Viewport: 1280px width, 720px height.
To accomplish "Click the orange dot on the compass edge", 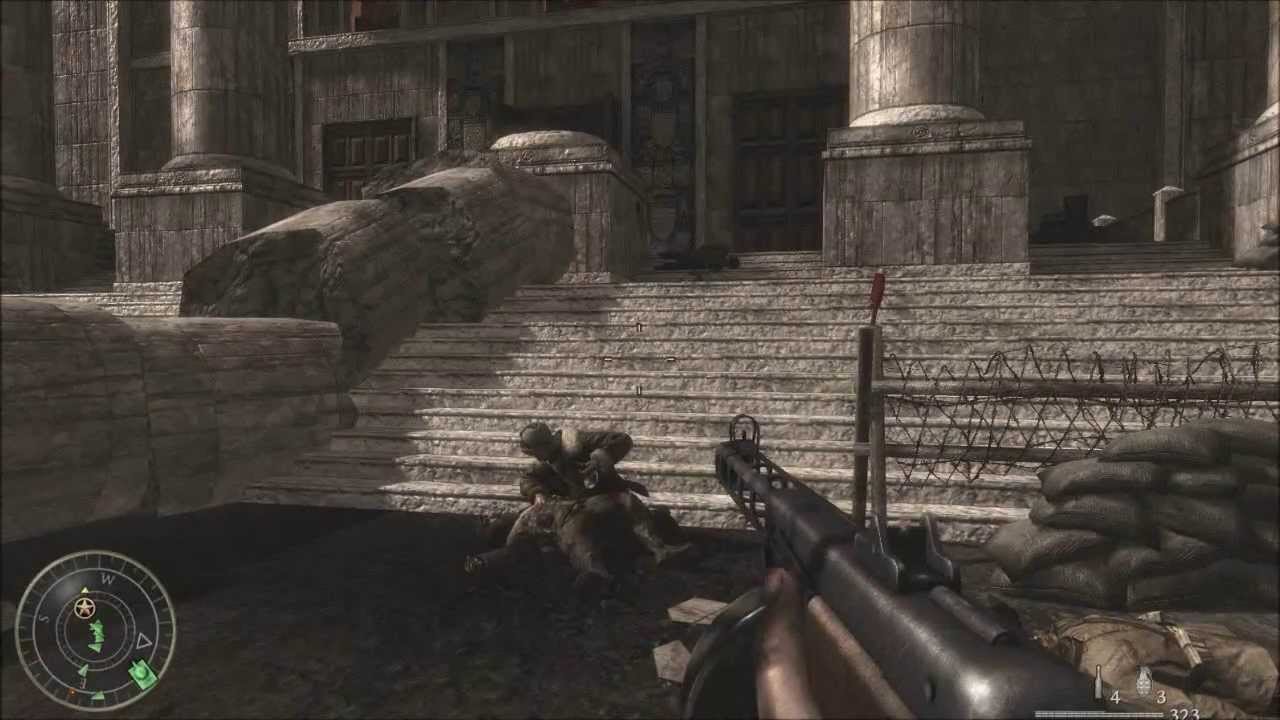I will click(72, 692).
